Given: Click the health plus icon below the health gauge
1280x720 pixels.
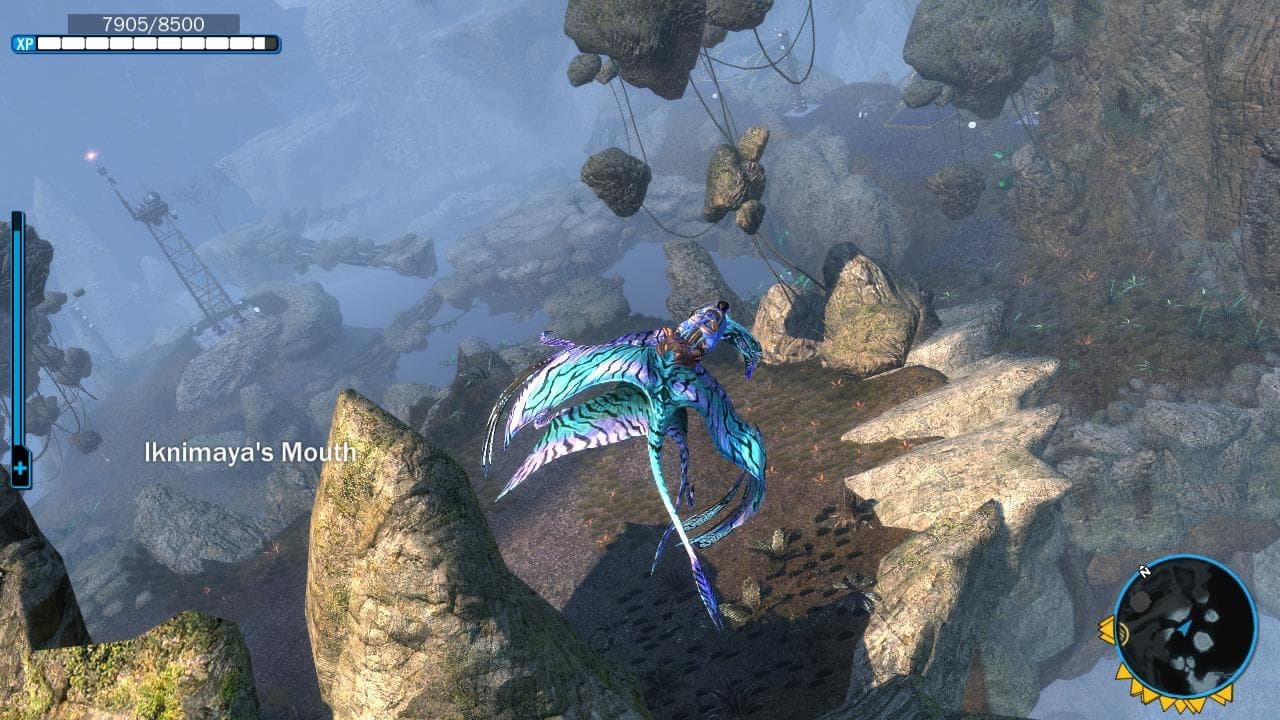Looking at the screenshot, I should (x=20, y=467).
